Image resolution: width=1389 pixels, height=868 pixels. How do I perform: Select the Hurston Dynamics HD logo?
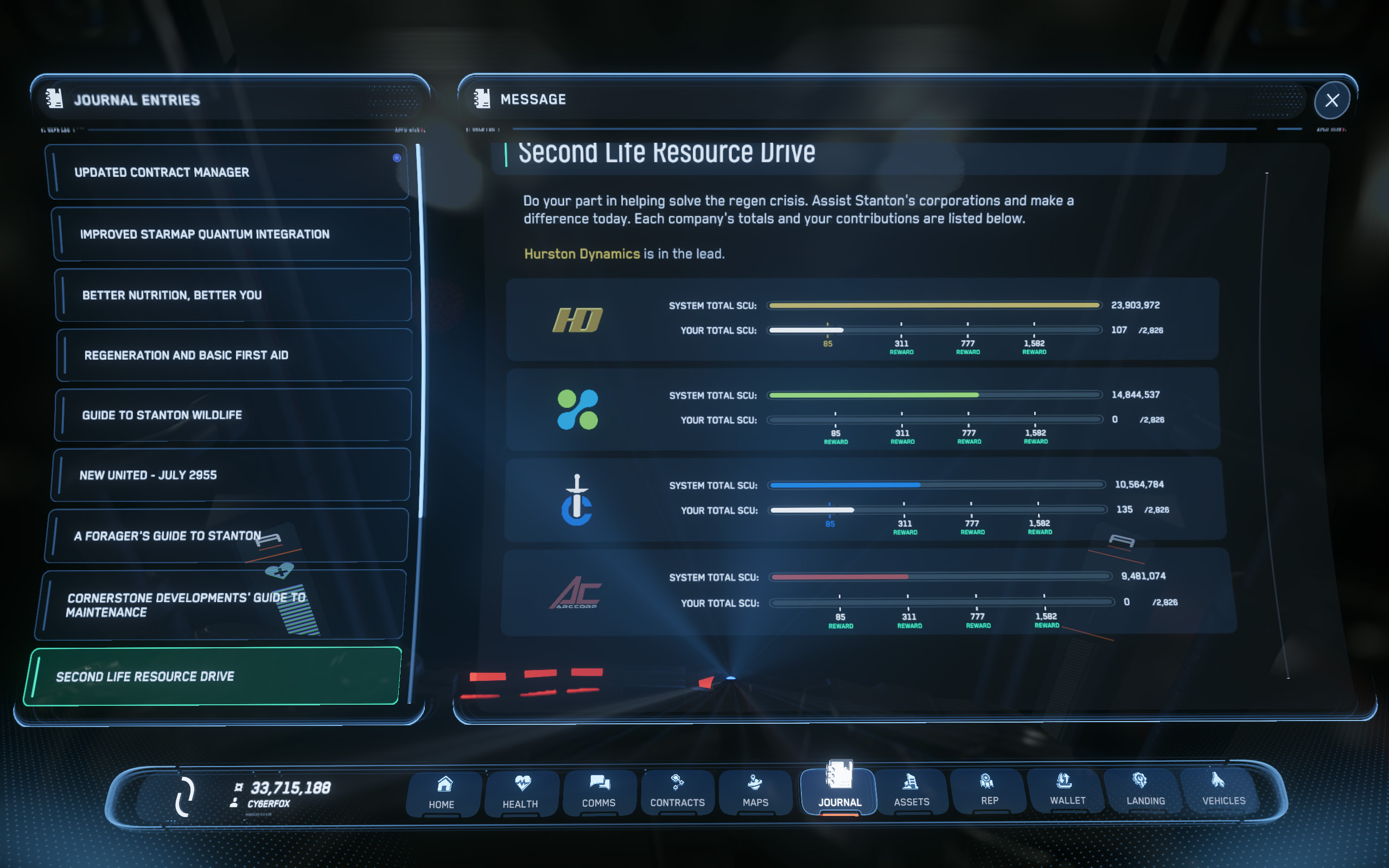[x=577, y=320]
